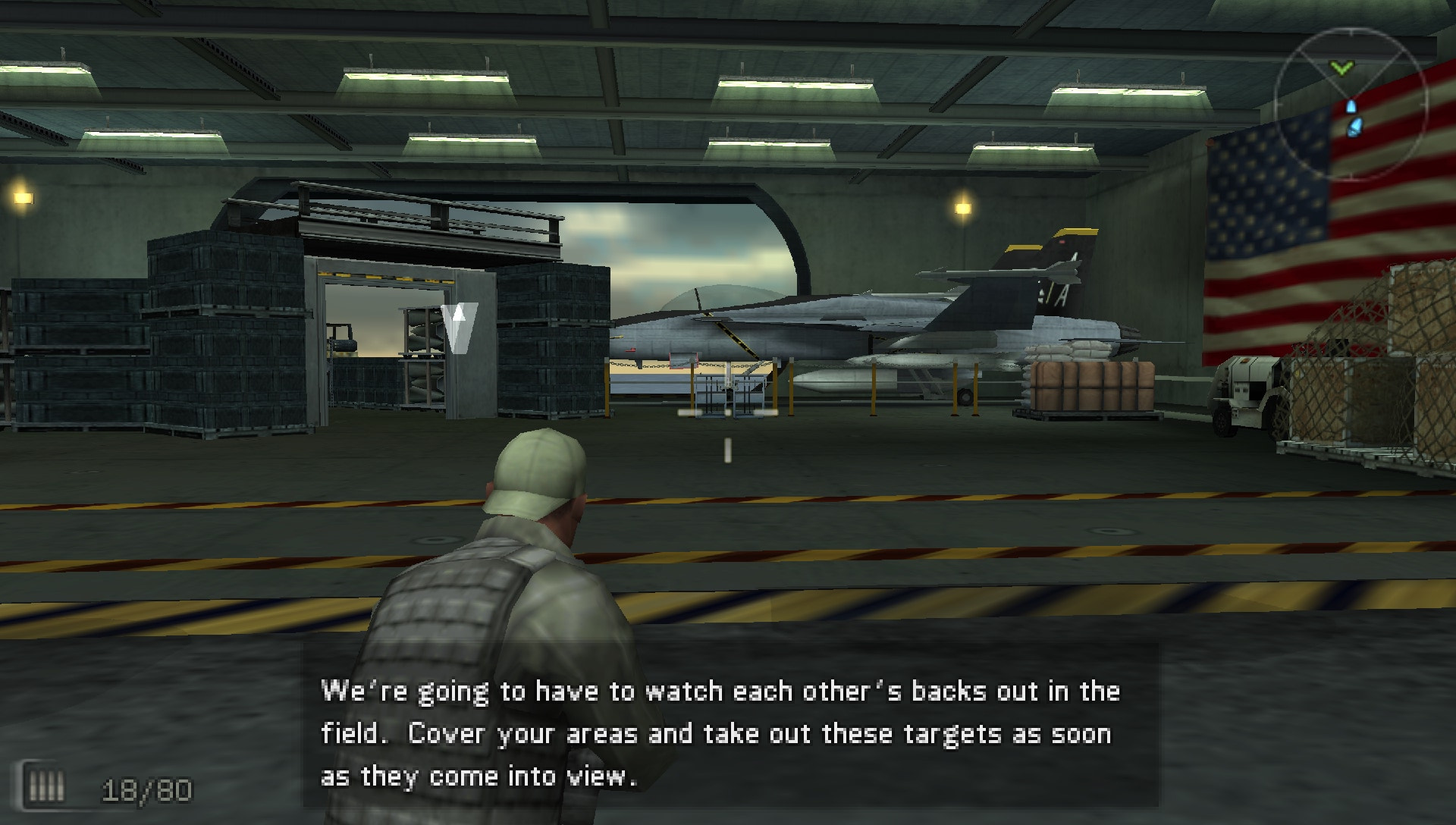This screenshot has width=1456, height=825.
Task: Click the north tick mark on the compass
Action: point(1351,32)
